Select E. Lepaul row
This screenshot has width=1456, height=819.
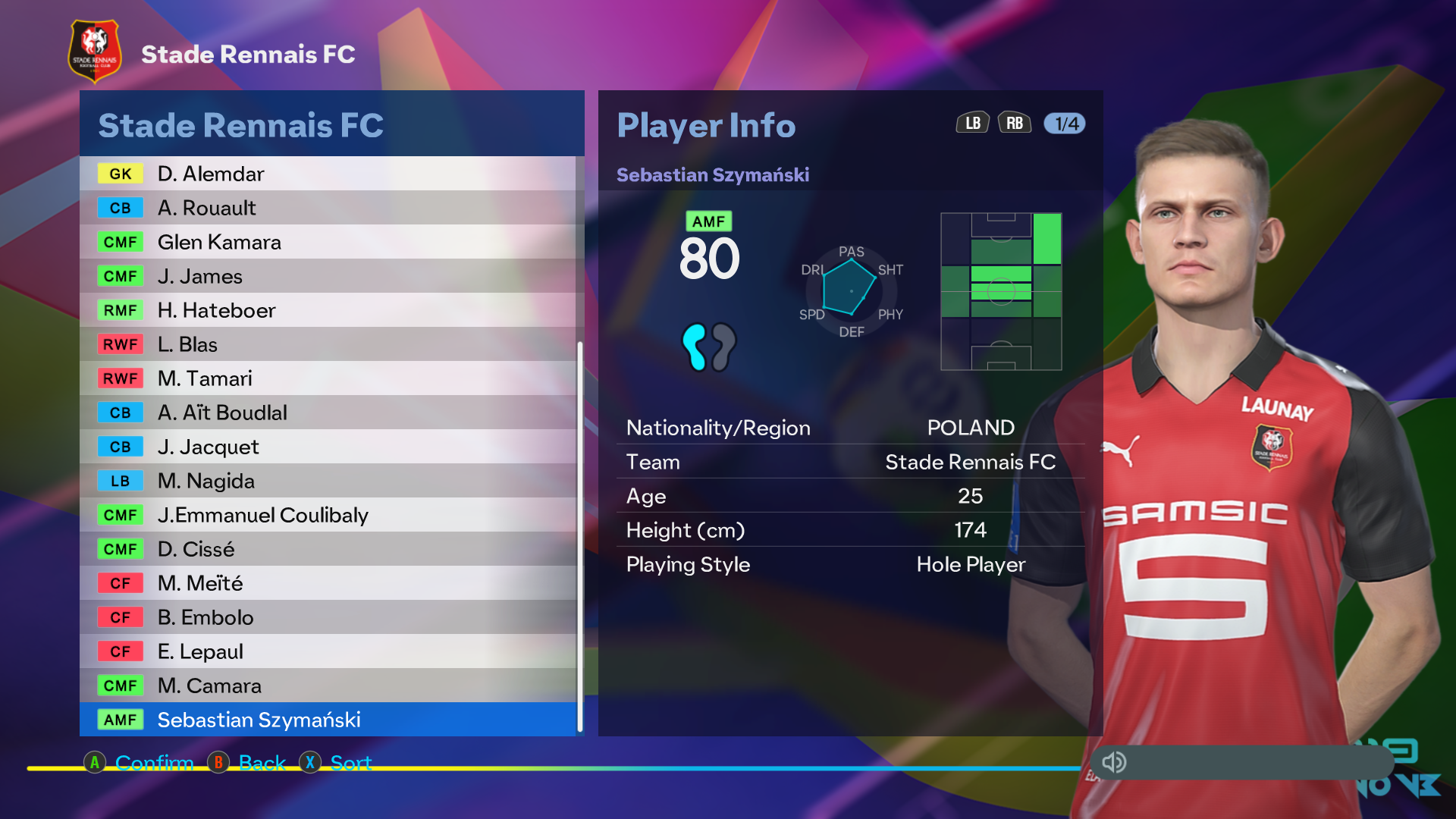coord(328,651)
